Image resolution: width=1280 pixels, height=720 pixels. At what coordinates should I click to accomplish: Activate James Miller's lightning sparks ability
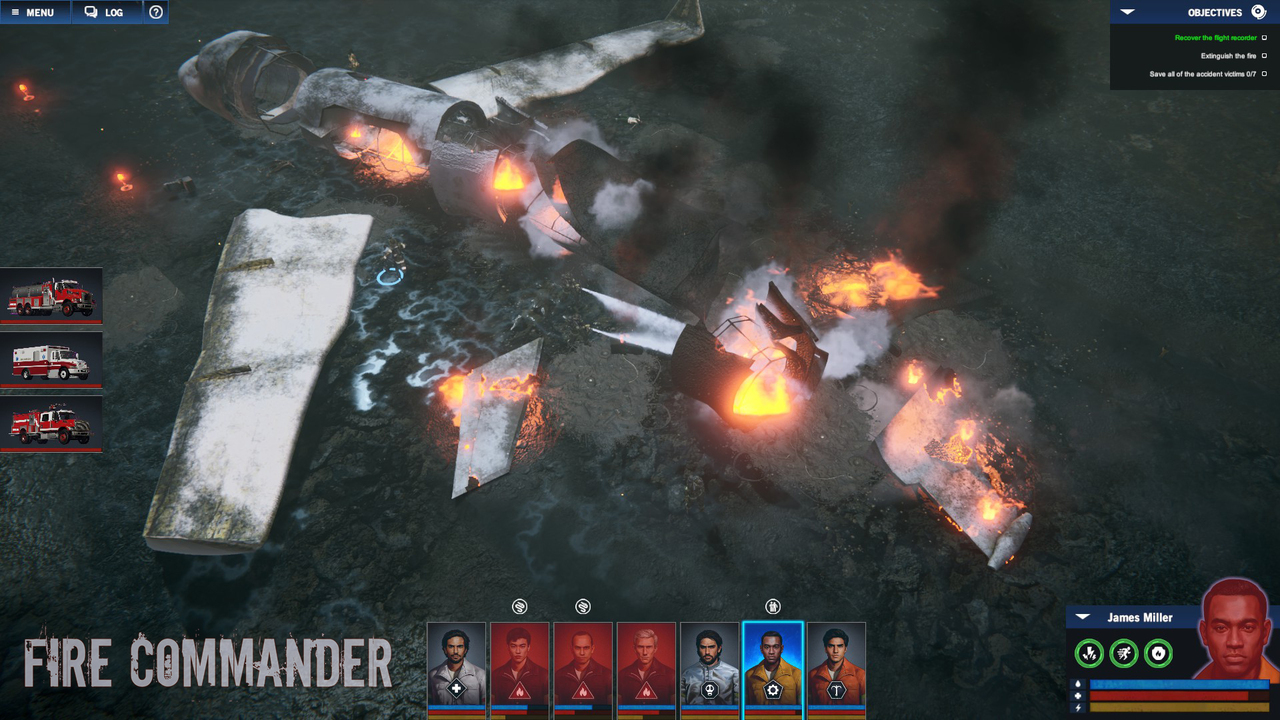pos(1089,654)
